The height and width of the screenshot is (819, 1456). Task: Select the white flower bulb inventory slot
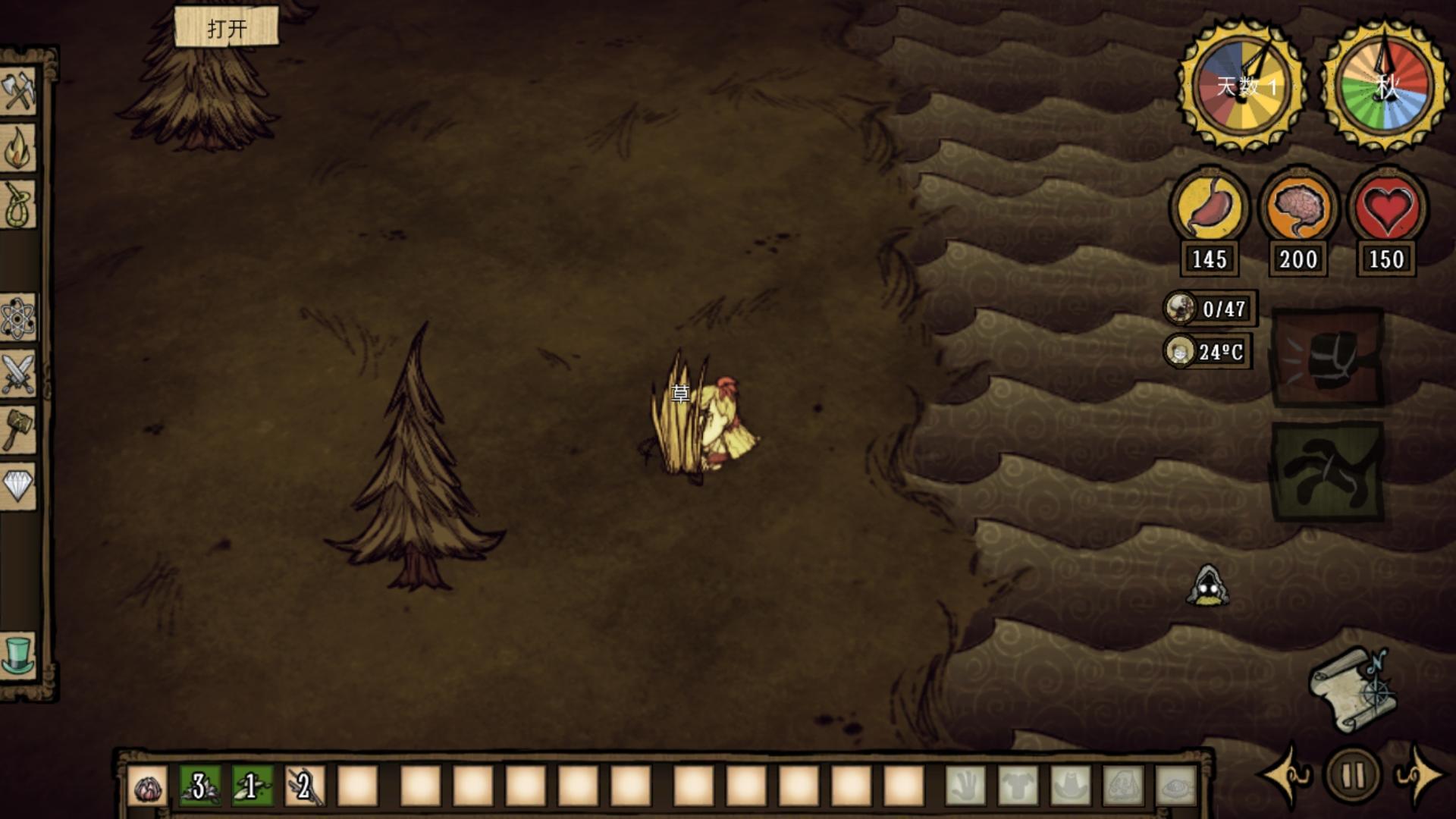(x=147, y=787)
